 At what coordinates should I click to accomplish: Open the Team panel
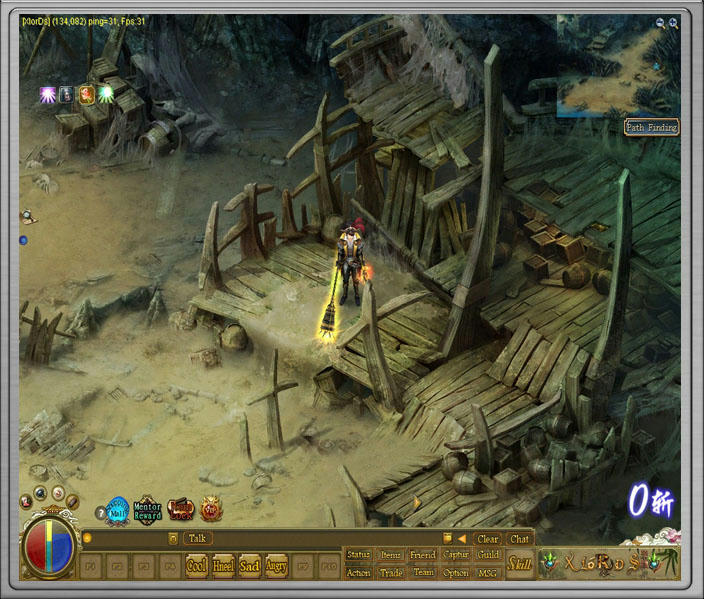[423, 573]
